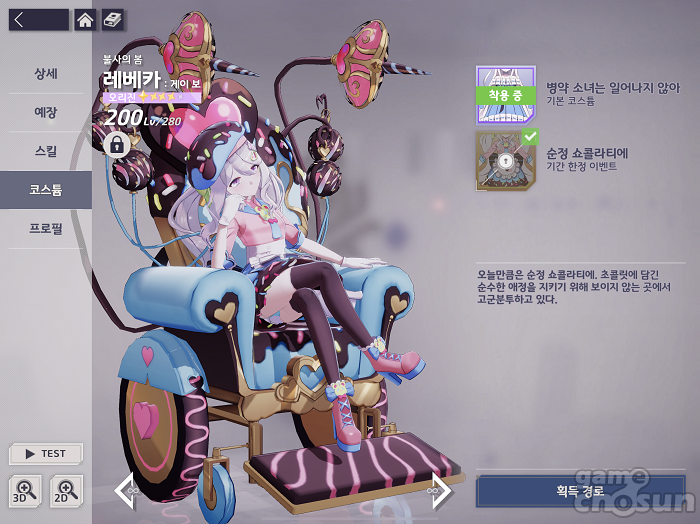Open the 예장 tab
Image resolution: width=700 pixels, height=524 pixels.
(x=46, y=113)
